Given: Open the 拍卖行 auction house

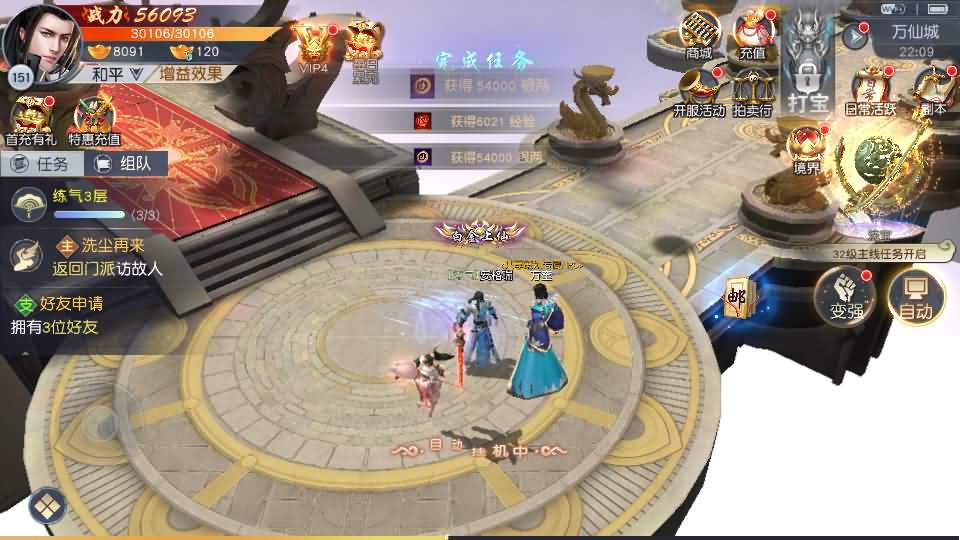Looking at the screenshot, I should [752, 92].
